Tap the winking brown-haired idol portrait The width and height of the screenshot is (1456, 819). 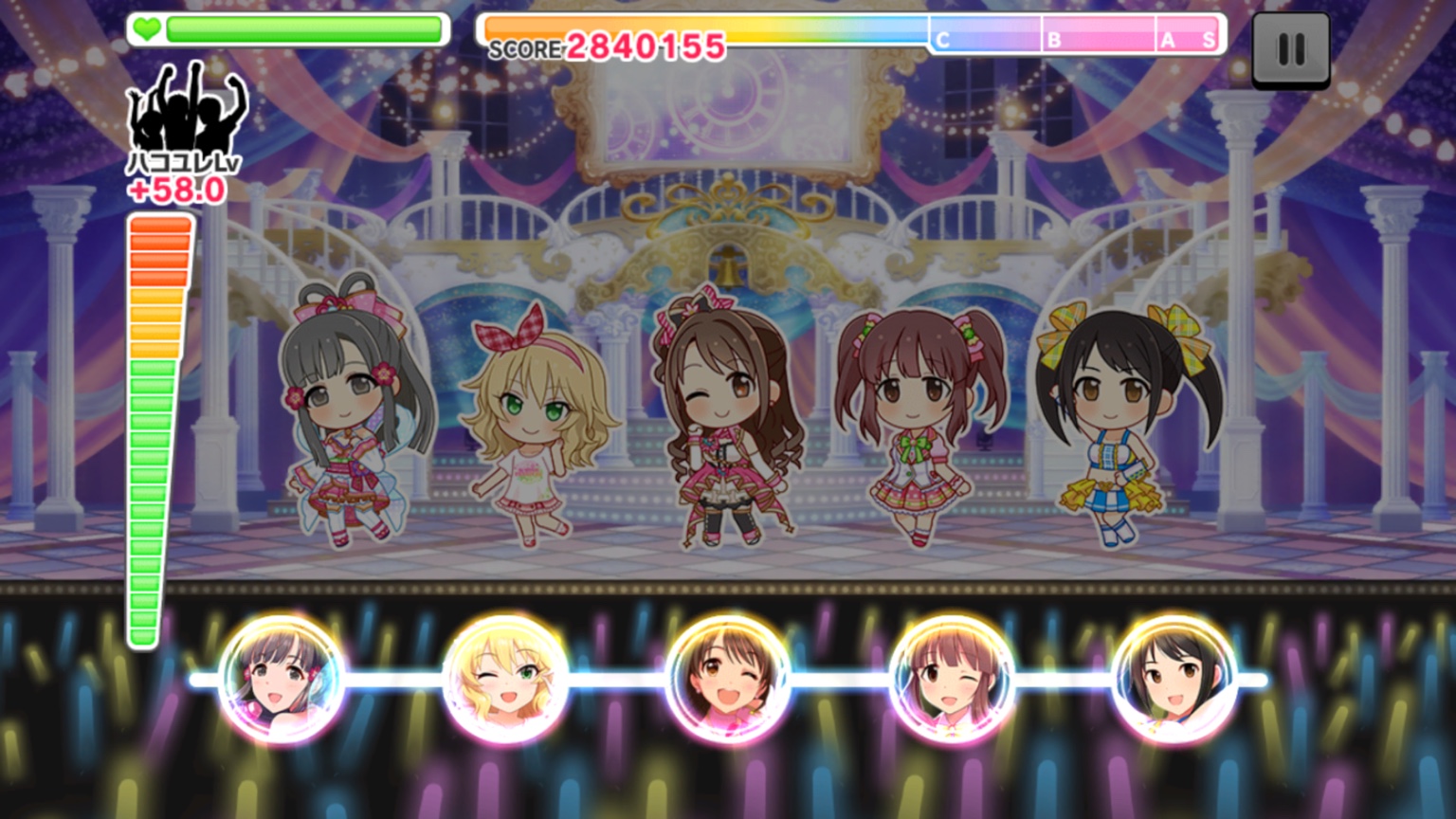click(x=952, y=679)
